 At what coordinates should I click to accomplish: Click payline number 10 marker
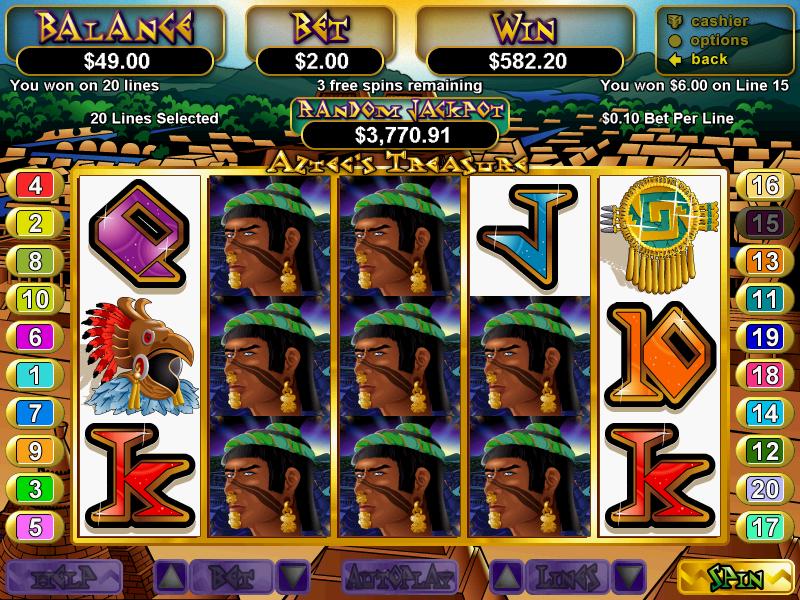[x=35, y=299]
